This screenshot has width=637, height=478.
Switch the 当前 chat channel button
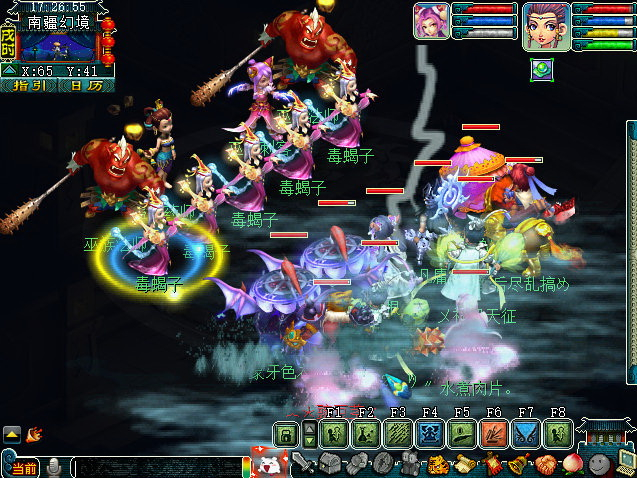pyautogui.click(x=22, y=467)
